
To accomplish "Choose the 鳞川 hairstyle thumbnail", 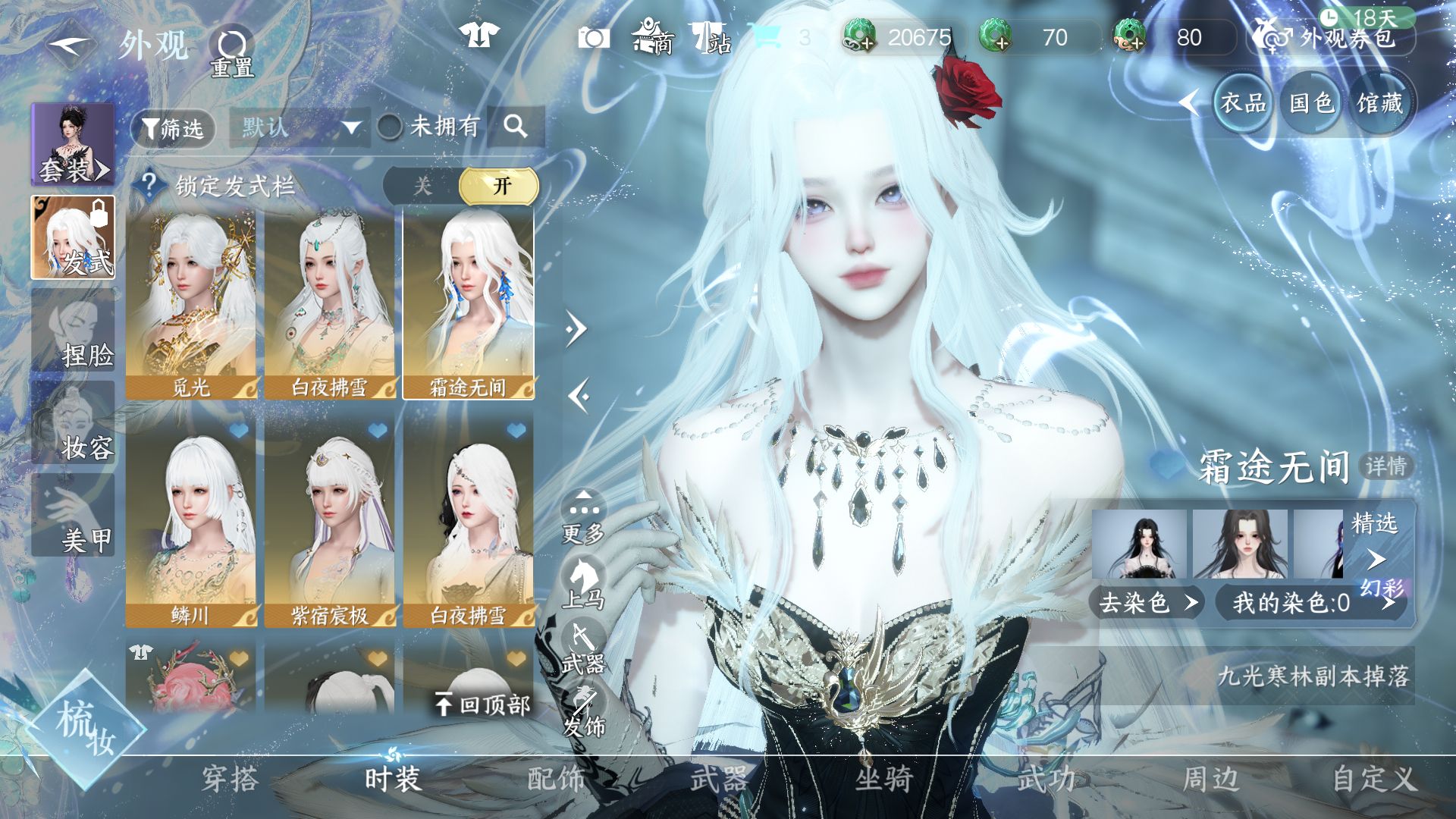I will click(191, 523).
